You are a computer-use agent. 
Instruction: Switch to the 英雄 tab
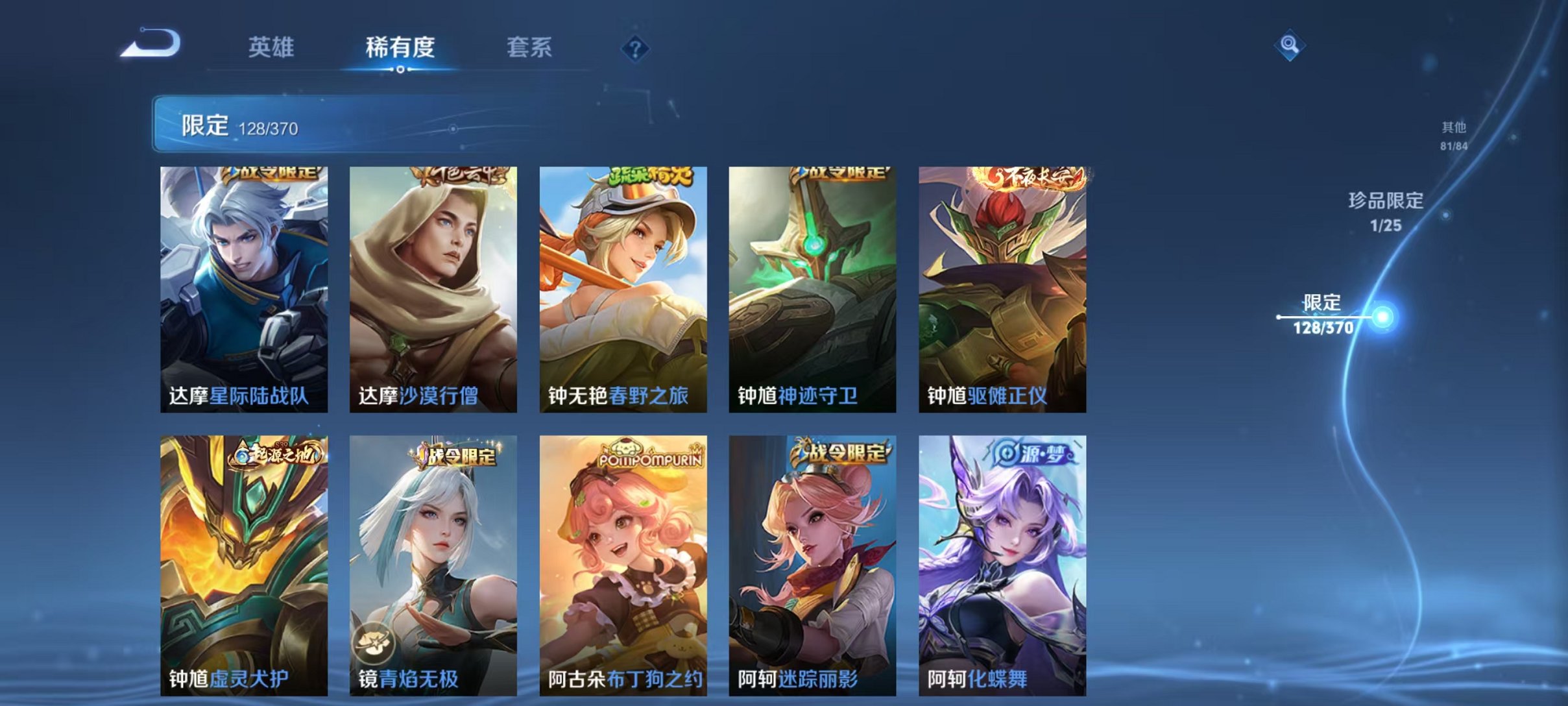tap(272, 47)
